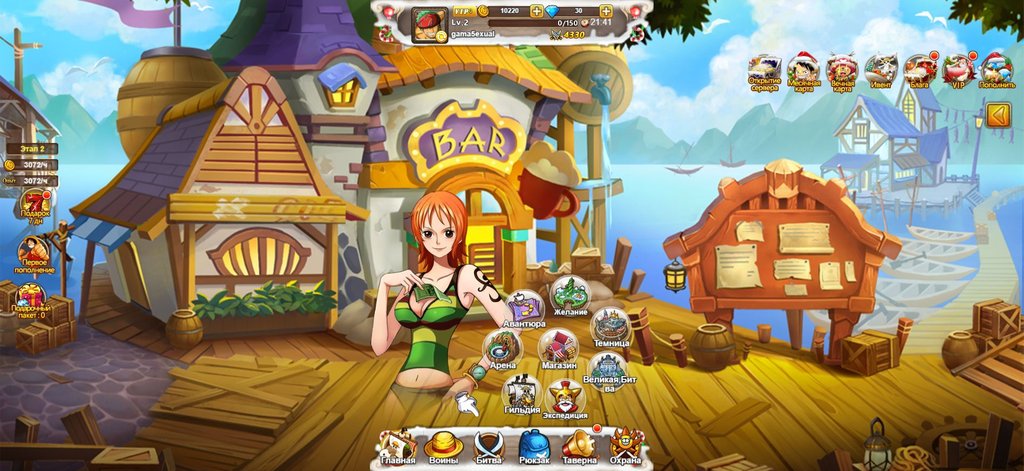
Task: Open the Охрана tab
Action: coord(626,447)
